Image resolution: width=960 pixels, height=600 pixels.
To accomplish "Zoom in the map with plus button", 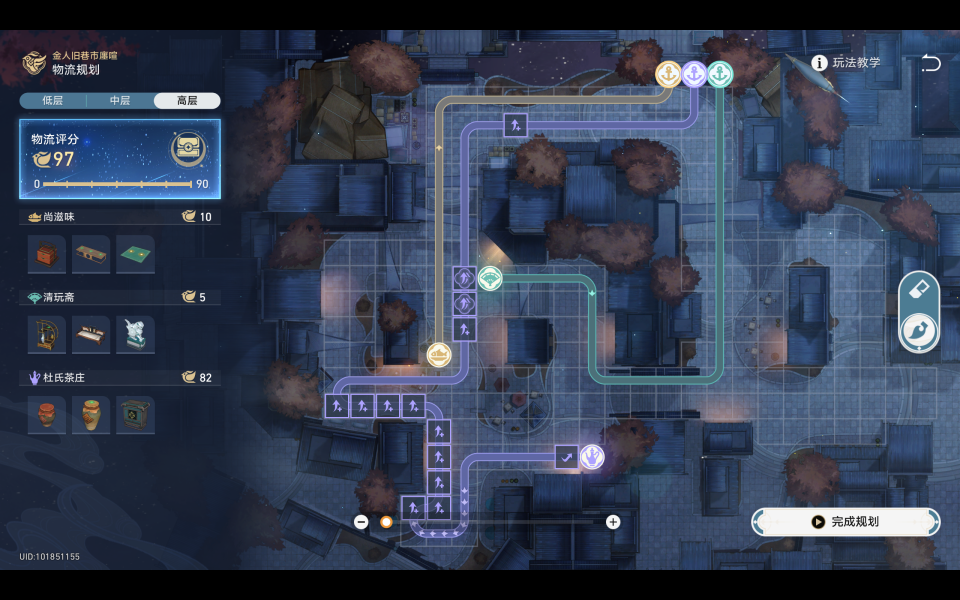I will [613, 522].
